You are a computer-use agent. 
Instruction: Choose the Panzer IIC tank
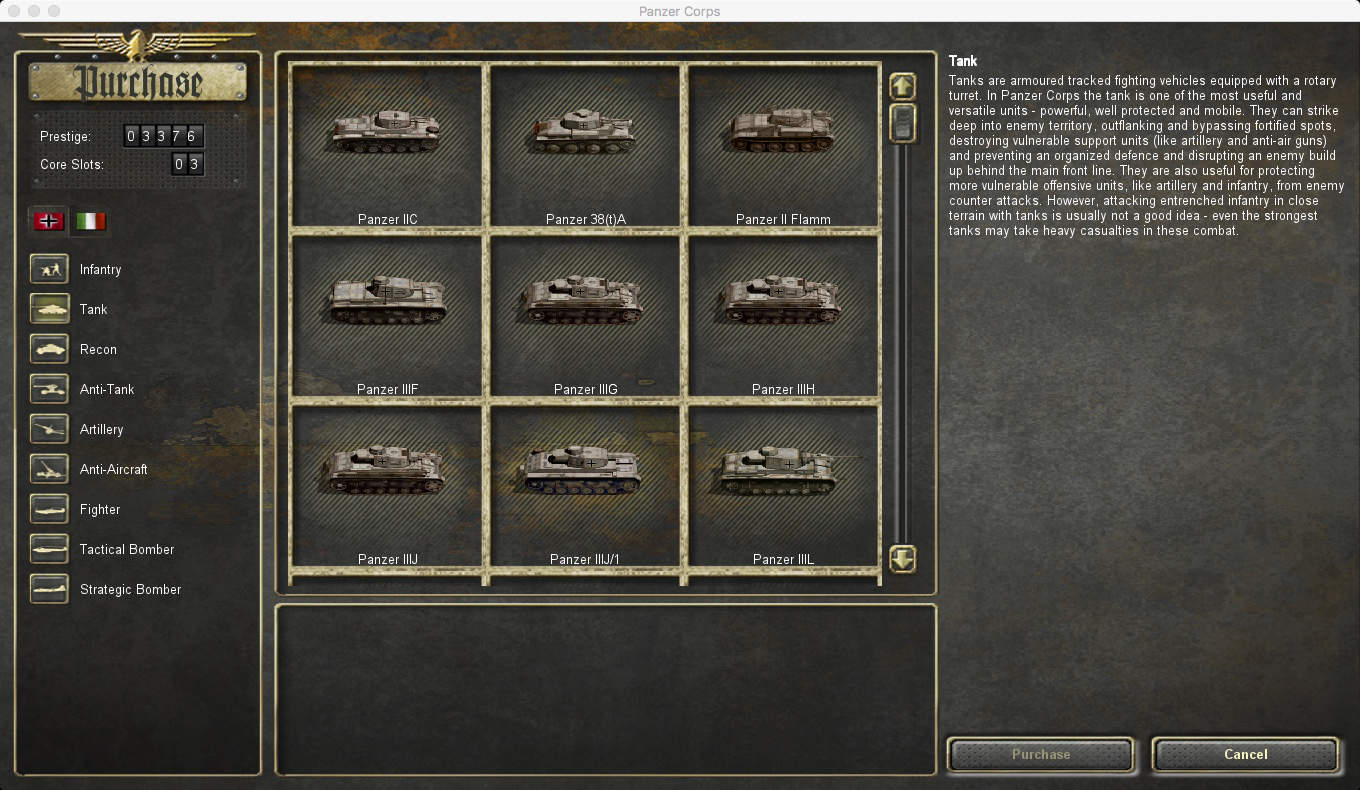387,147
